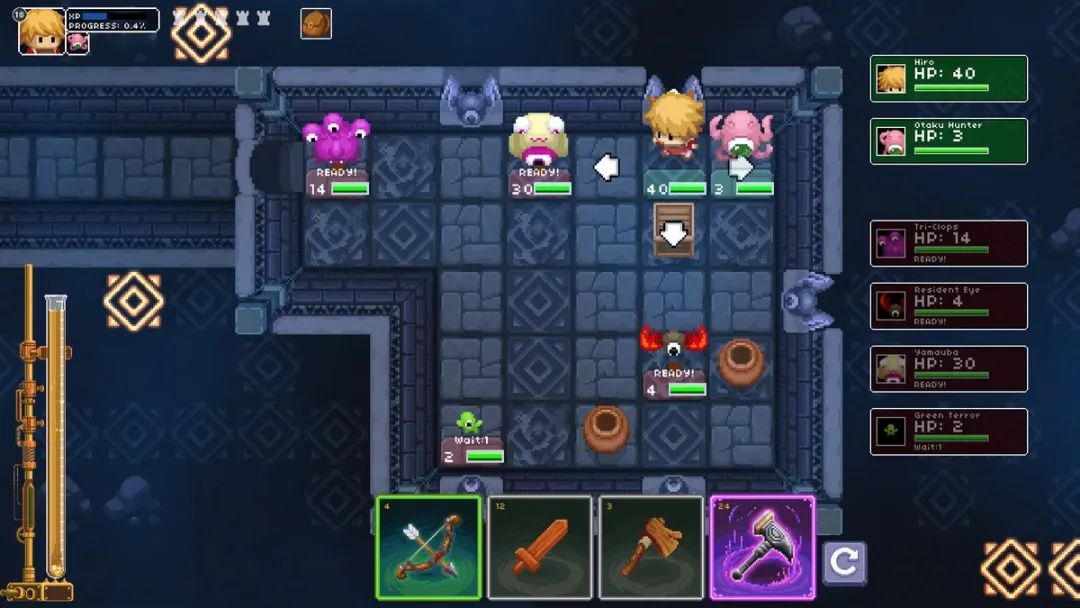Select the right arrow move tile
Image resolution: width=1080 pixels, height=608 pixels.
click(x=741, y=168)
